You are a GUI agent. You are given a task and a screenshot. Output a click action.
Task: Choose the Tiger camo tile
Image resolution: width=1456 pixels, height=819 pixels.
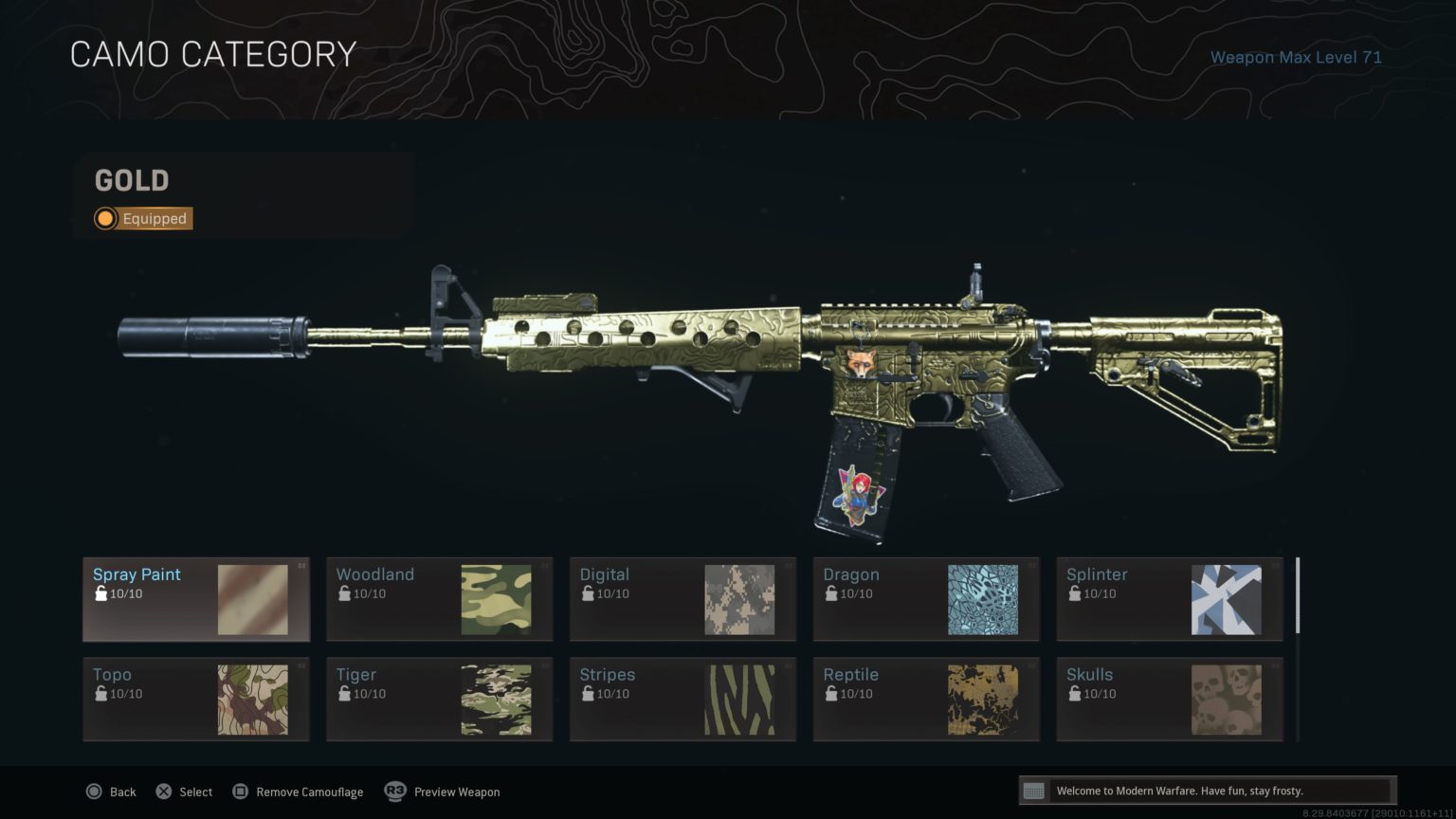(439, 699)
